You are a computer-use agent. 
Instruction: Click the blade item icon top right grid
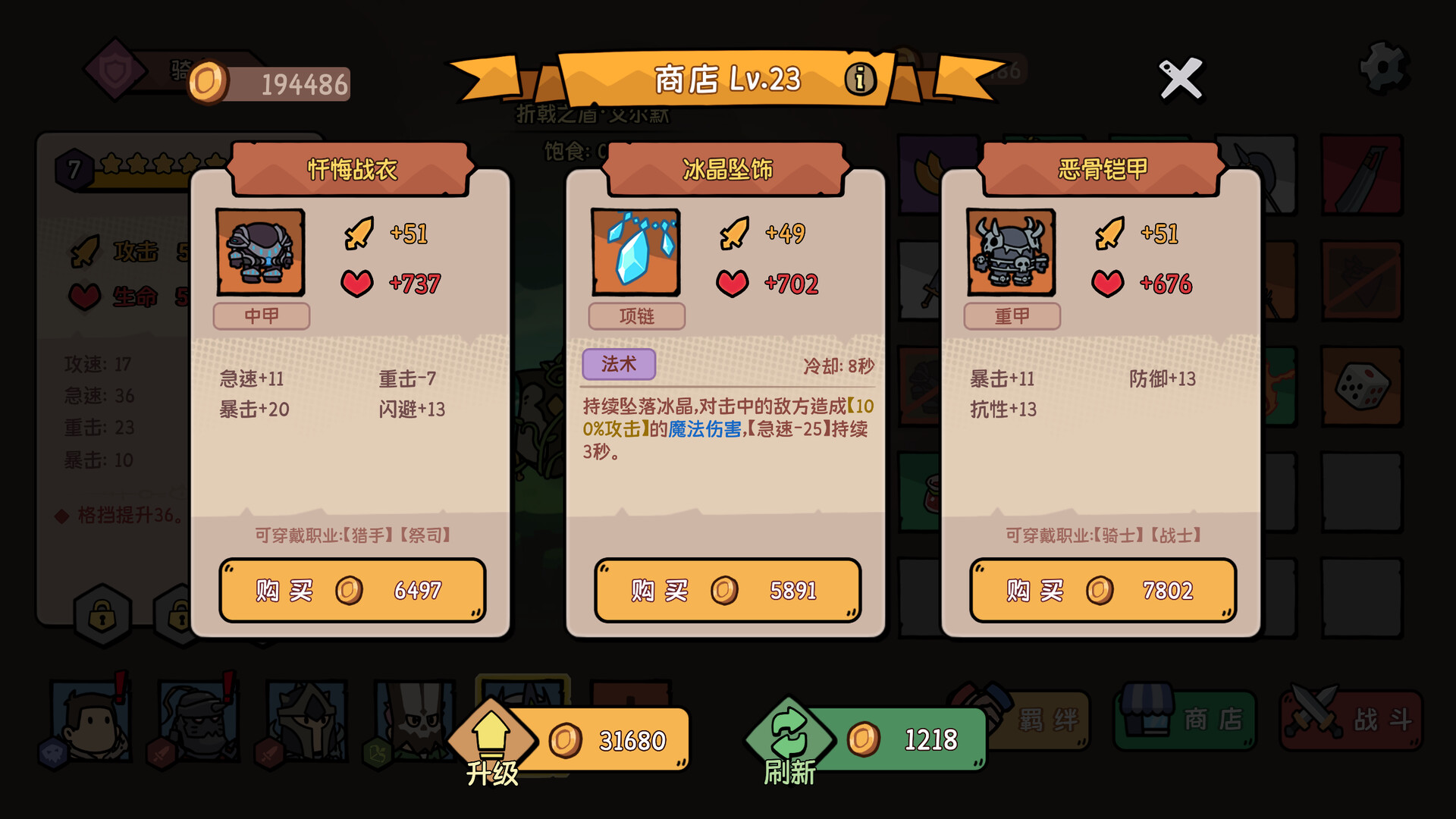(1361, 176)
